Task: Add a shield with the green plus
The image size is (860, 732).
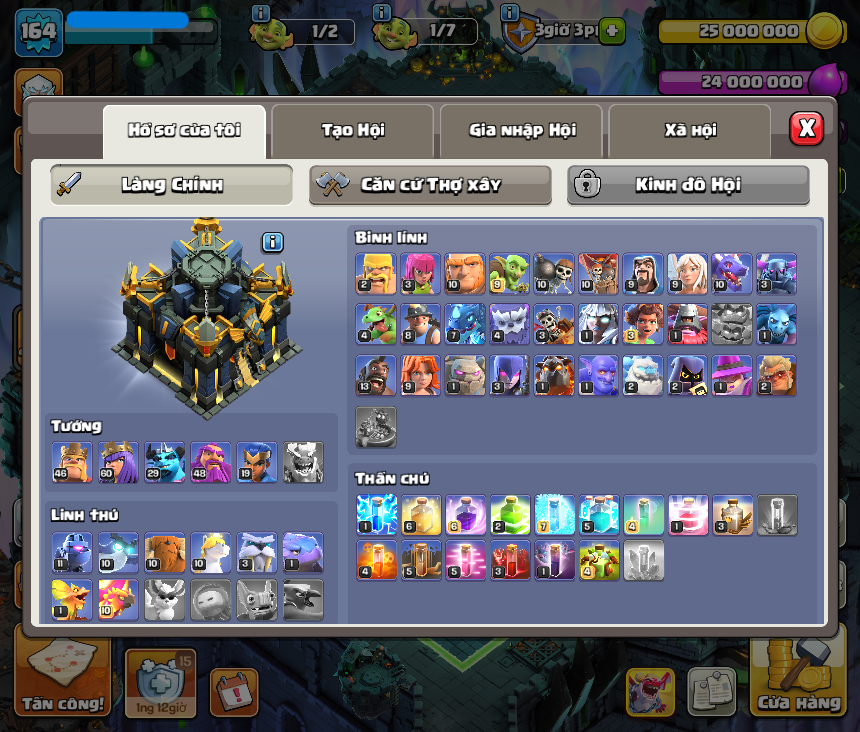Action: point(612,31)
